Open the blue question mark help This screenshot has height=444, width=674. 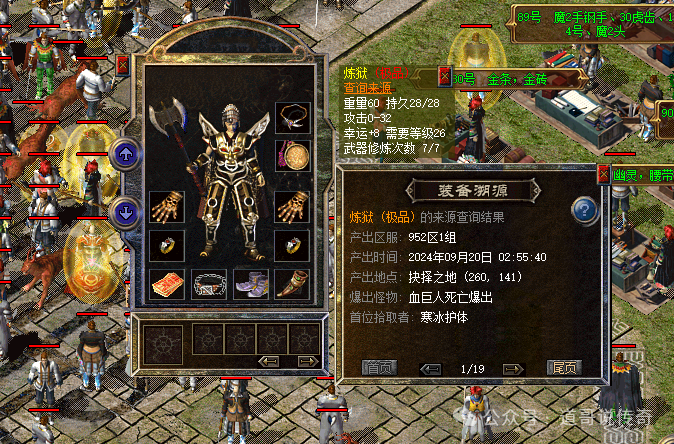point(584,211)
